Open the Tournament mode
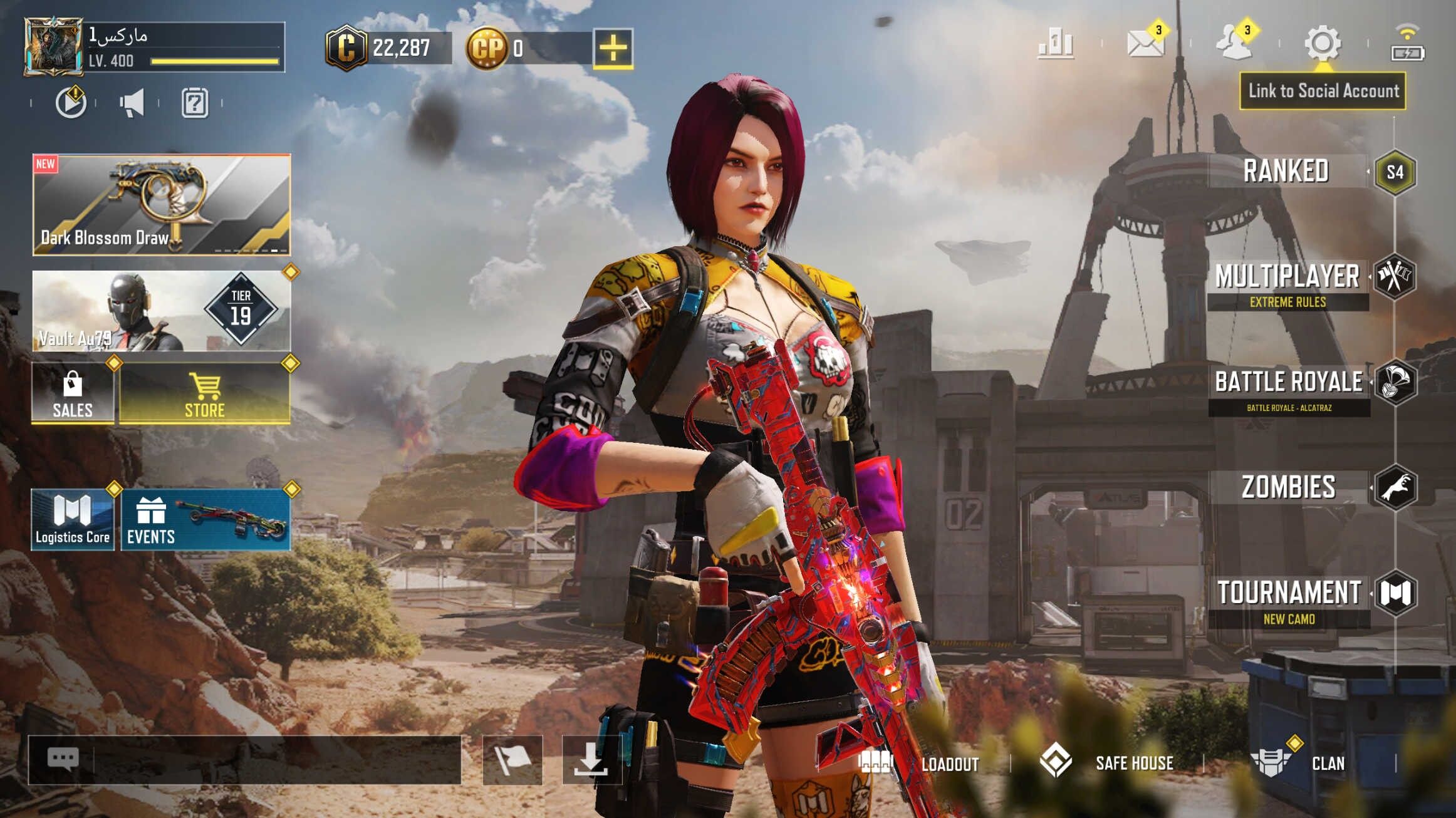The height and width of the screenshot is (818, 1456). click(1289, 600)
